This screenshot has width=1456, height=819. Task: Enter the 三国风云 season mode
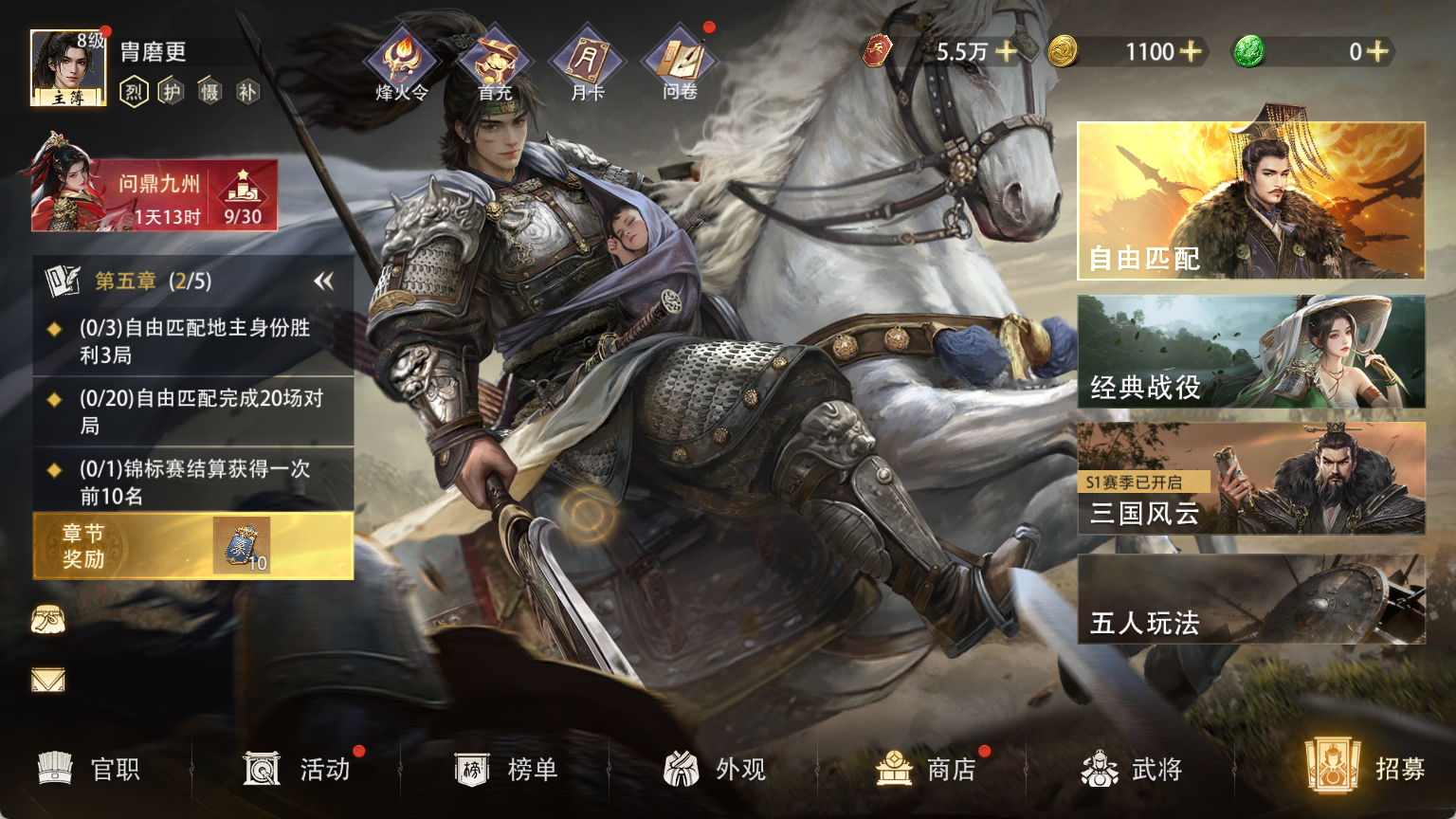click(1250, 479)
